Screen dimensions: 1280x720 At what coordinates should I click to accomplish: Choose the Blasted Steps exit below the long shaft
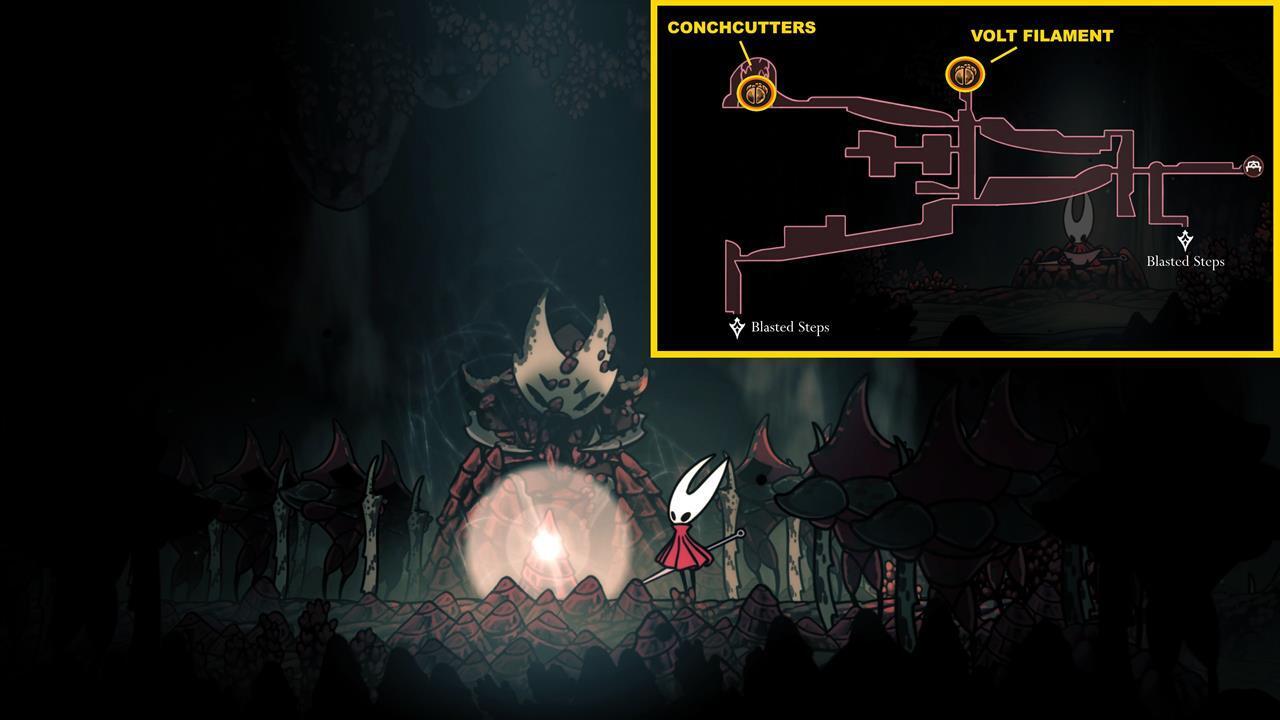tap(738, 327)
